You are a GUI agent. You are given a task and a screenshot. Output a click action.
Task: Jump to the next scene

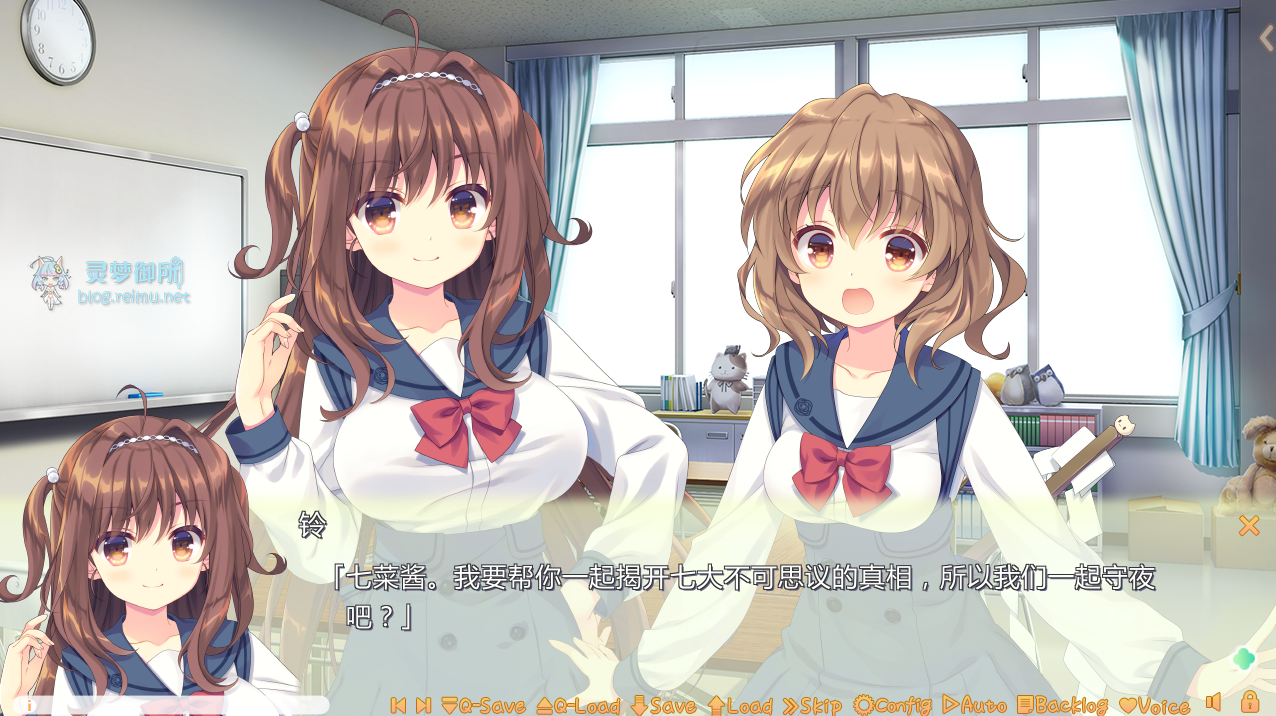[x=423, y=705]
